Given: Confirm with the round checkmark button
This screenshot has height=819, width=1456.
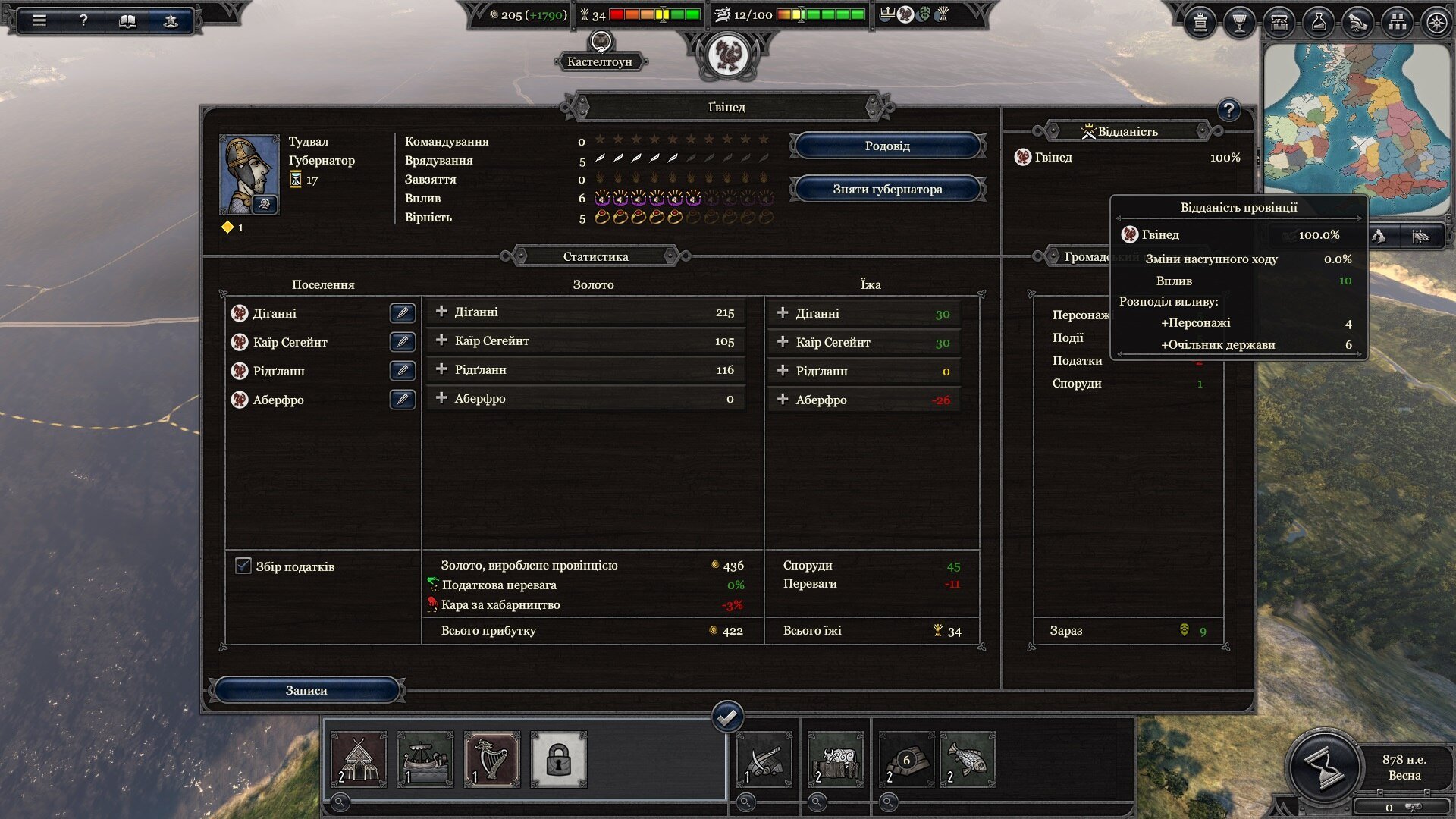Looking at the screenshot, I should point(727,717).
